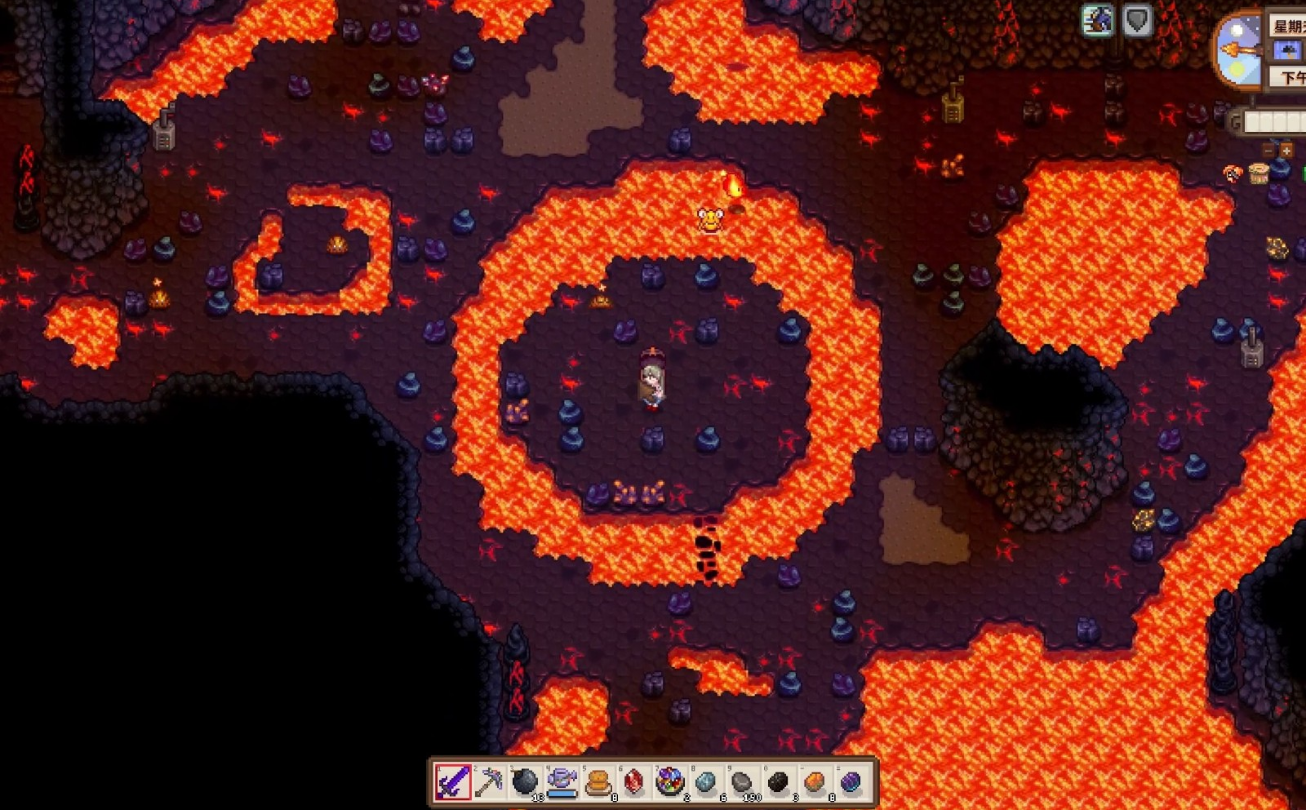1306x810 pixels.
Task: Click the plus zoom-in button
Action: (x=1287, y=150)
